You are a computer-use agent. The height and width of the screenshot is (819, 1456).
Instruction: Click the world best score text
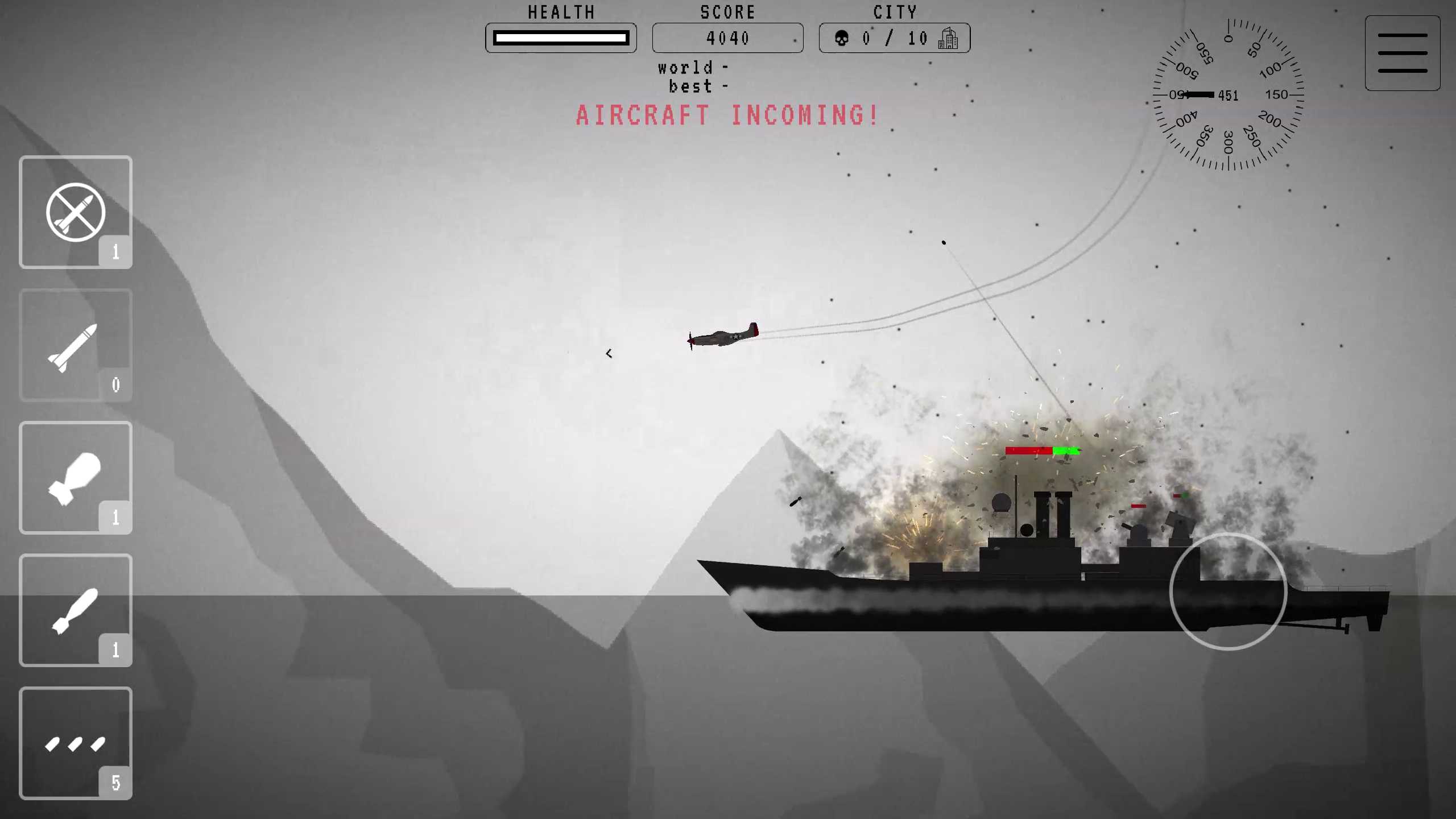(x=692, y=77)
